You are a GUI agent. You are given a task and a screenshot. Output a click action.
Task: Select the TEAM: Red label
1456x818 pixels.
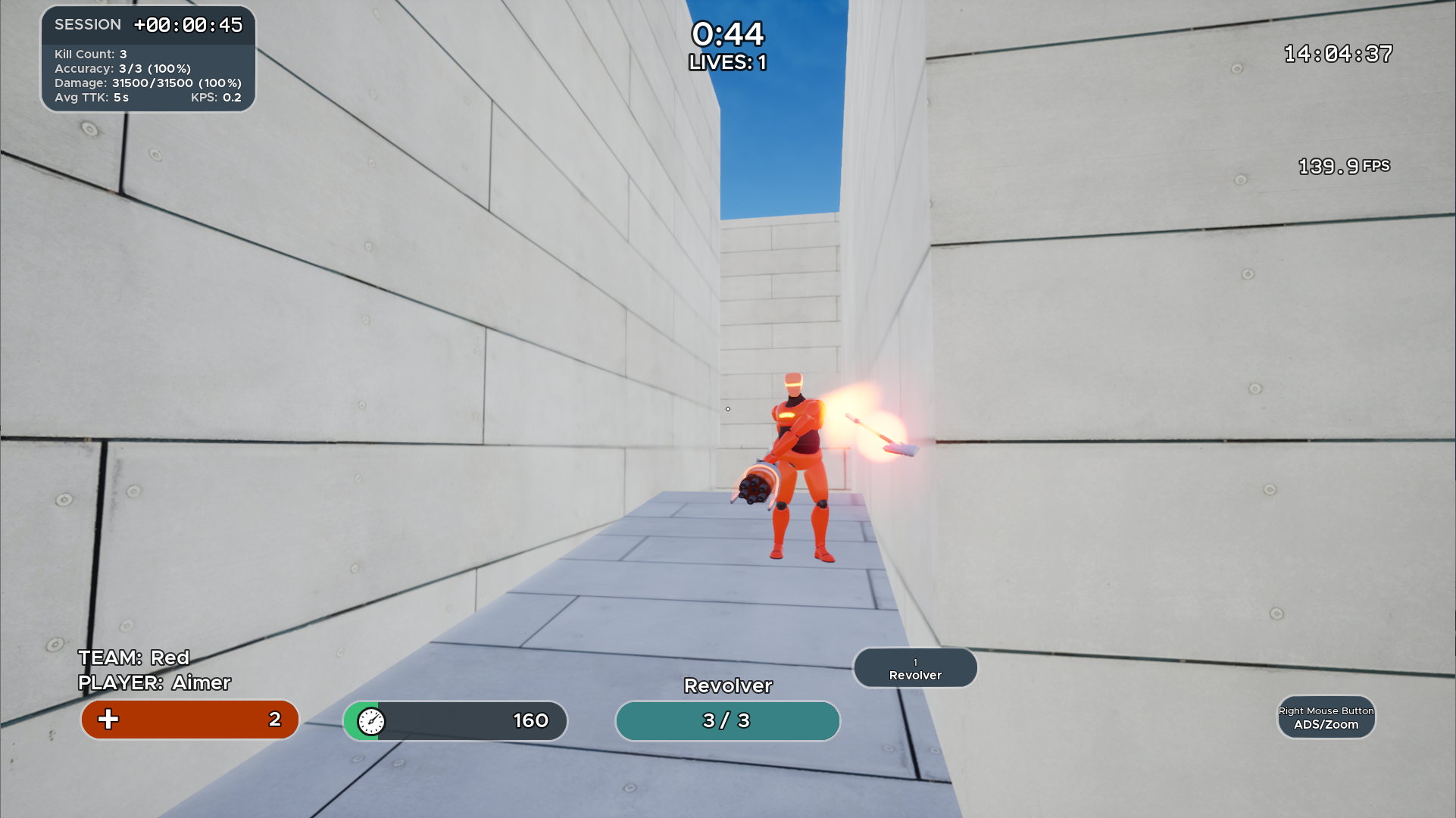tap(133, 657)
